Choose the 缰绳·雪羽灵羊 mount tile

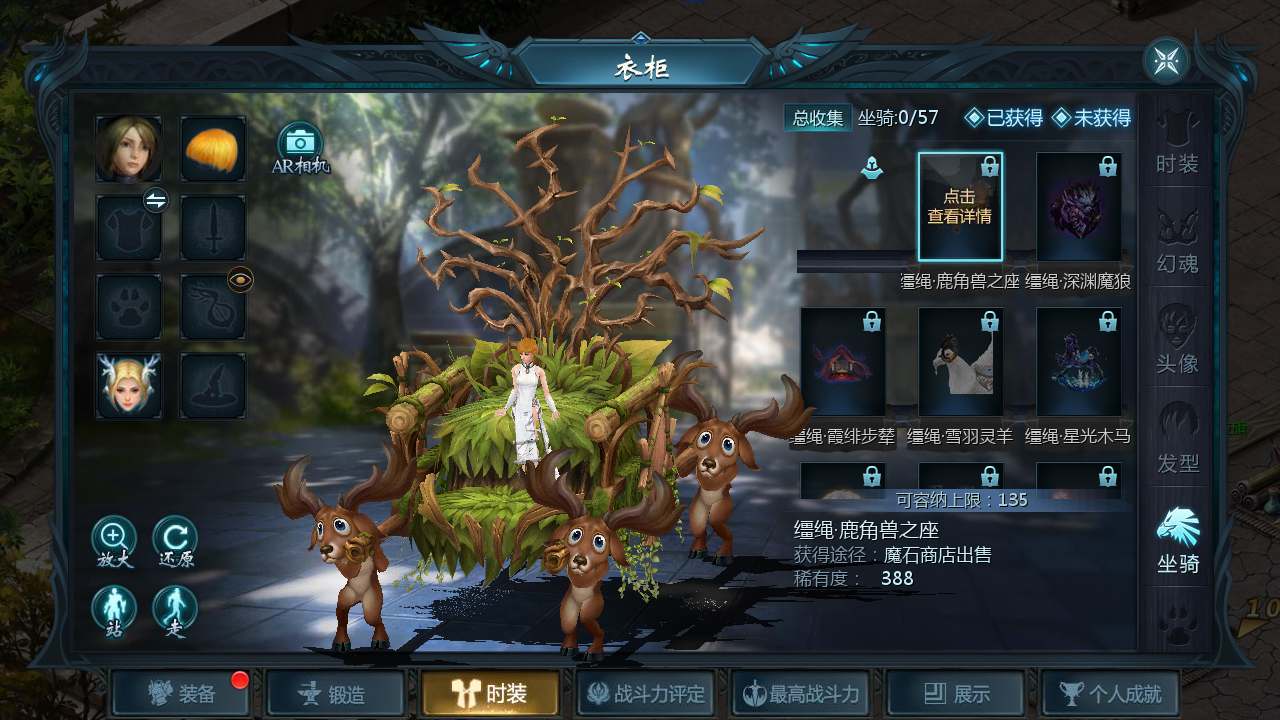pos(960,362)
